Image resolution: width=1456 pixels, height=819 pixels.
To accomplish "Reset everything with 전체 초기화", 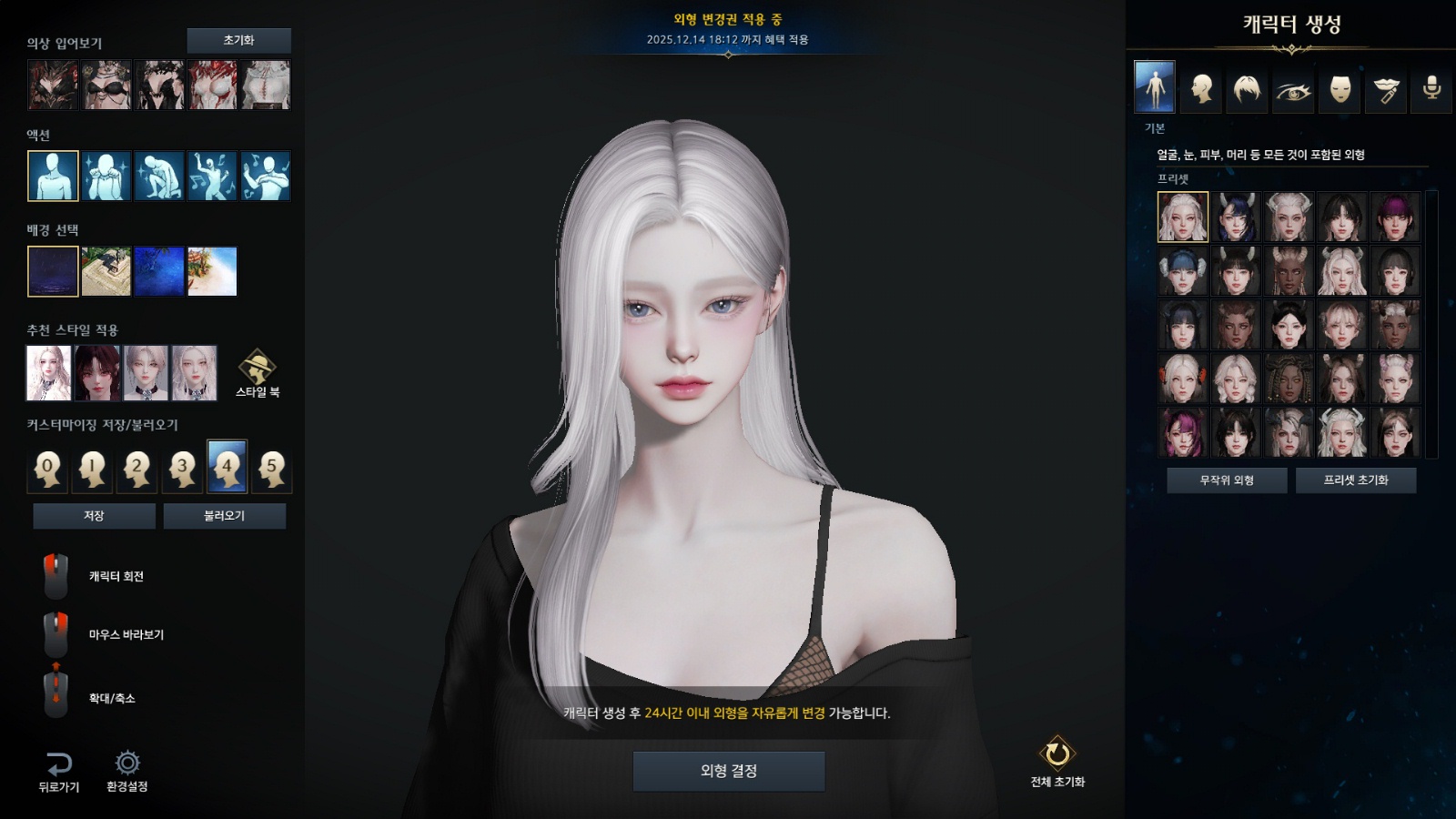I will pos(1057,761).
